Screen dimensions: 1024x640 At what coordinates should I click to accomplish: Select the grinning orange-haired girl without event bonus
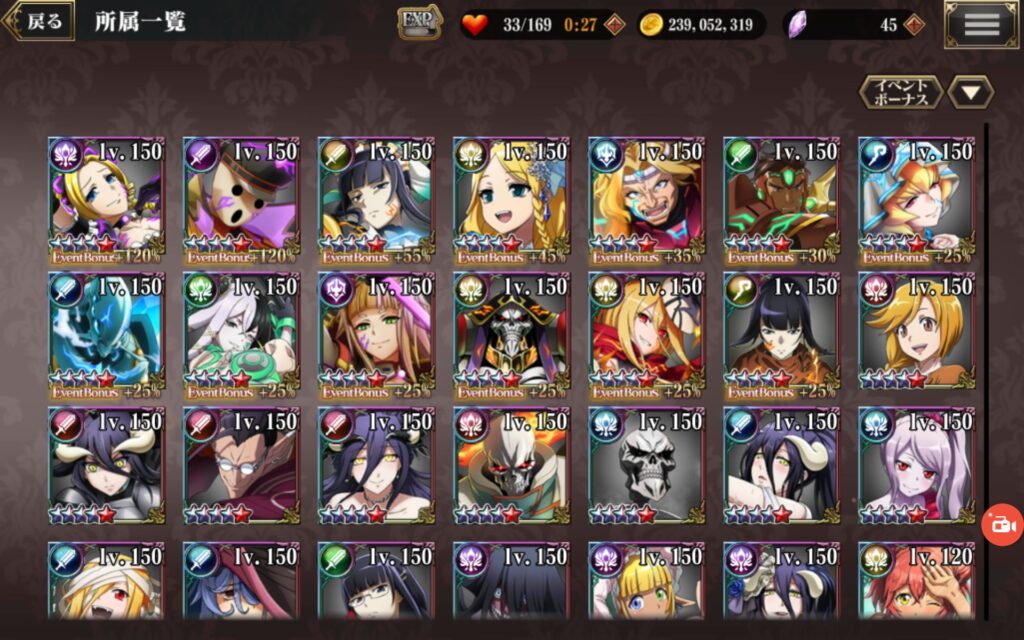pyautogui.click(x=916, y=336)
